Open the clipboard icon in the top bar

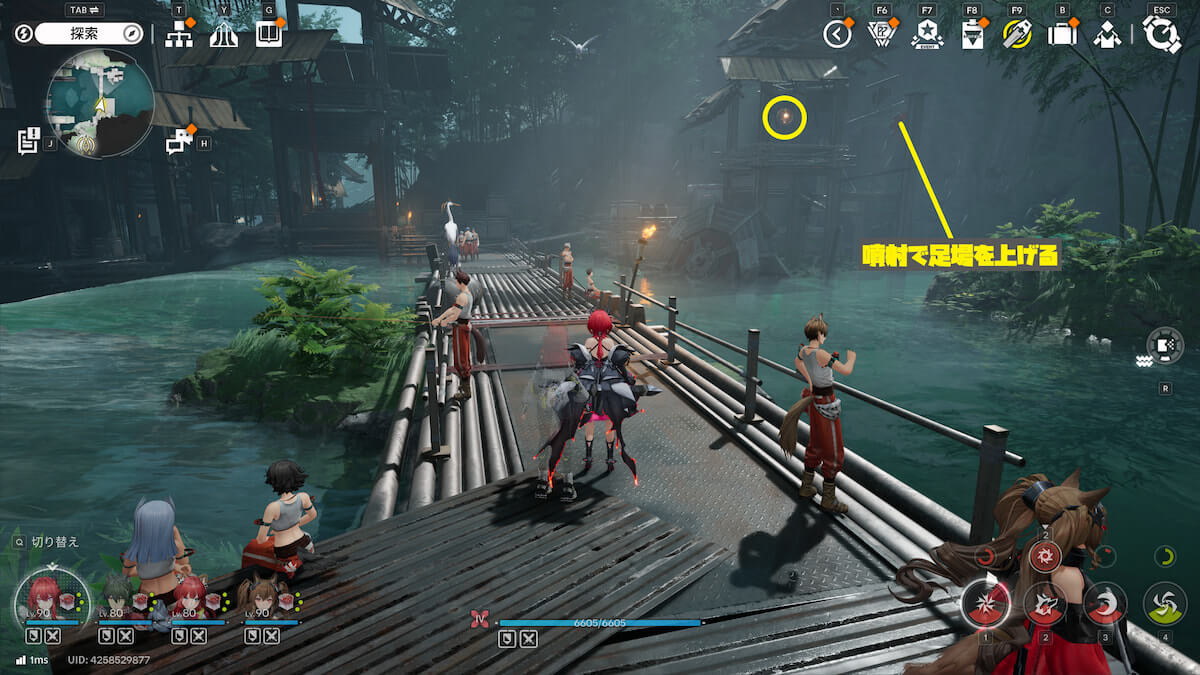tap(971, 35)
